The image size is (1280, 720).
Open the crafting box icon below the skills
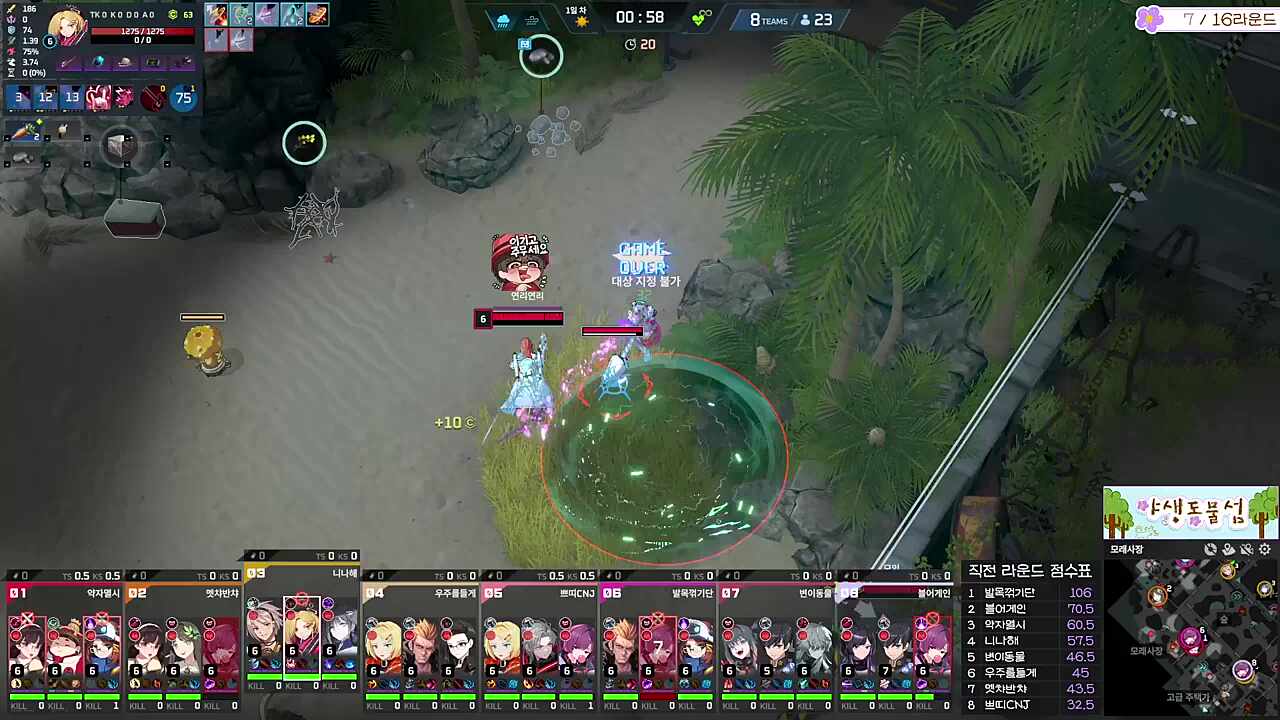pos(120,147)
